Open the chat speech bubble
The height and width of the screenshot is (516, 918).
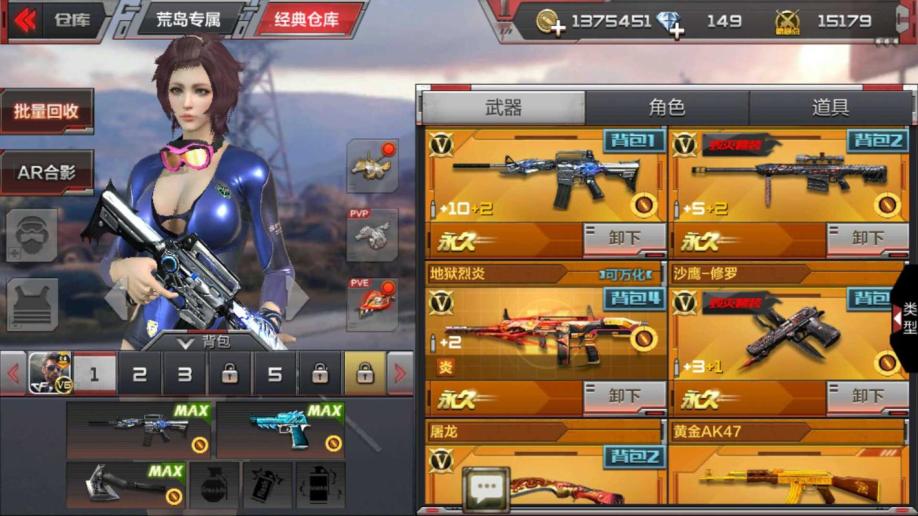tap(486, 489)
